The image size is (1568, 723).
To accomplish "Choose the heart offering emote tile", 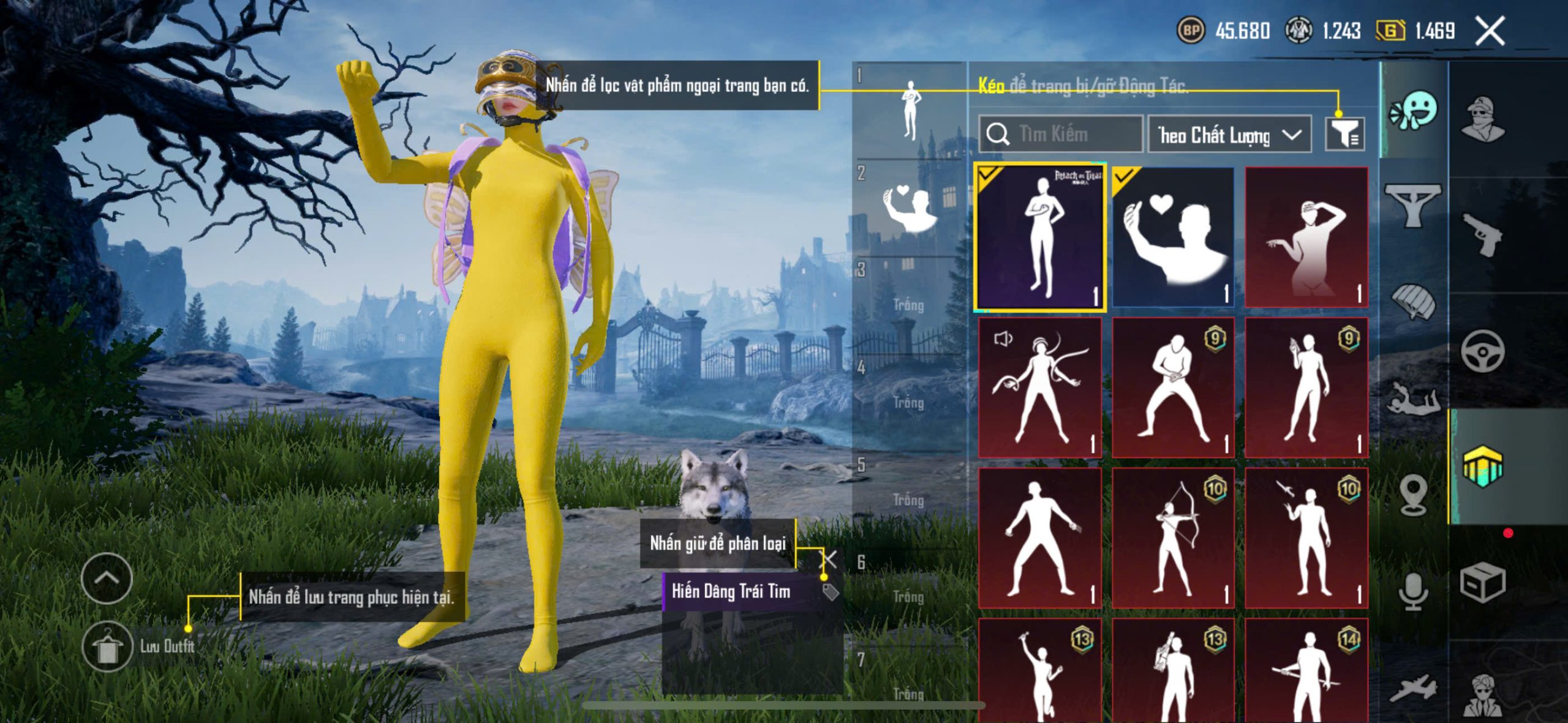I will pos(1173,237).
